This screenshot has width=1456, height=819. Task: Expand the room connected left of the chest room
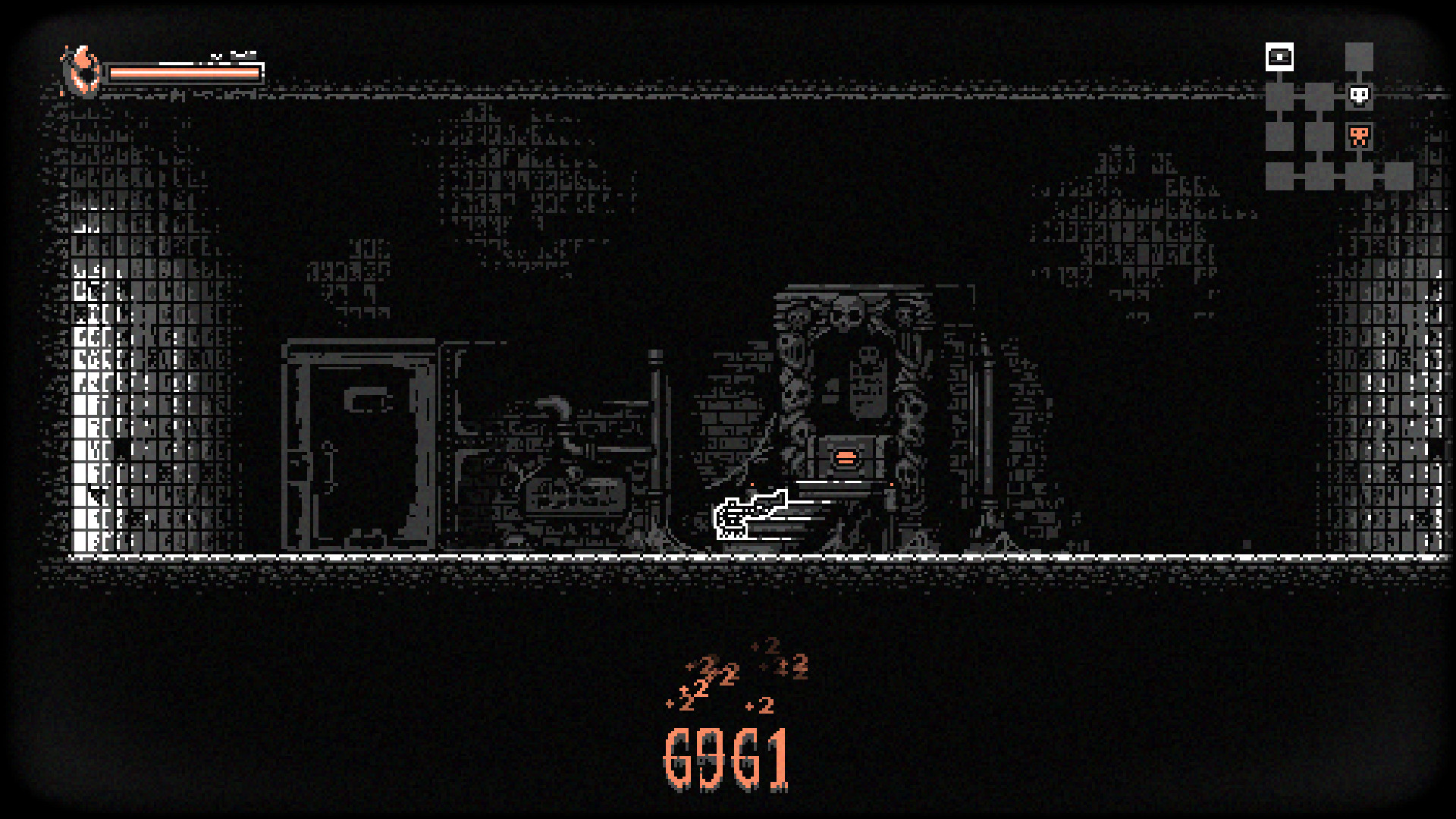[x=1279, y=96]
